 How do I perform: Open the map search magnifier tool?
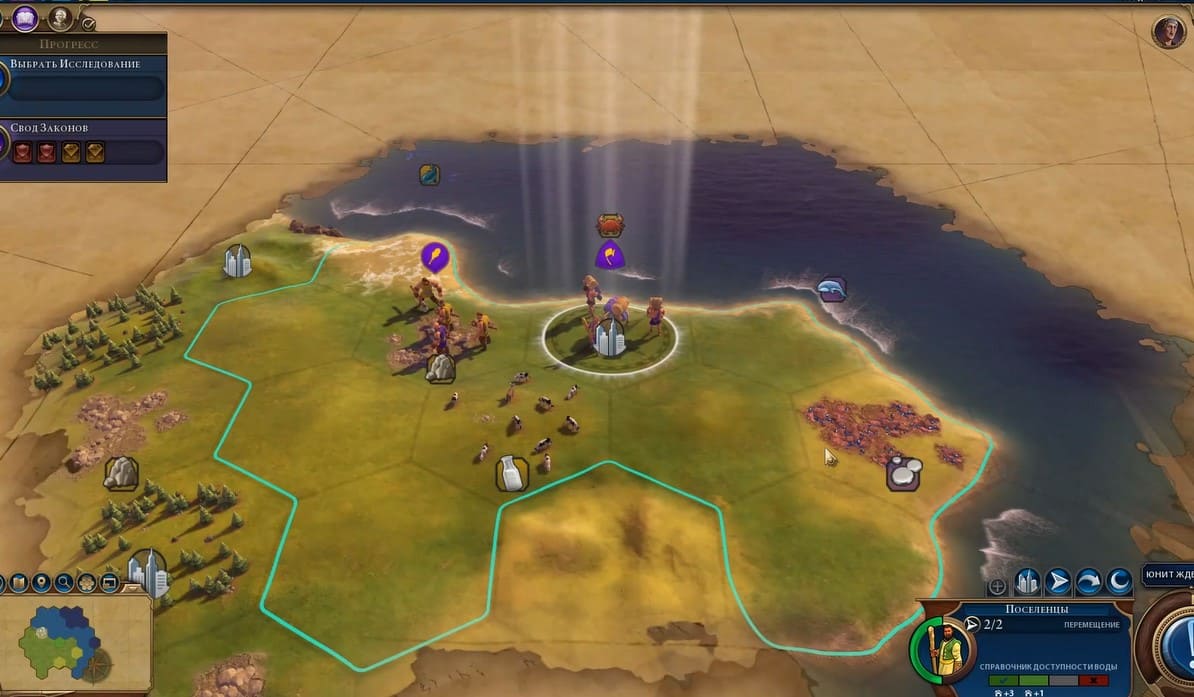64,582
